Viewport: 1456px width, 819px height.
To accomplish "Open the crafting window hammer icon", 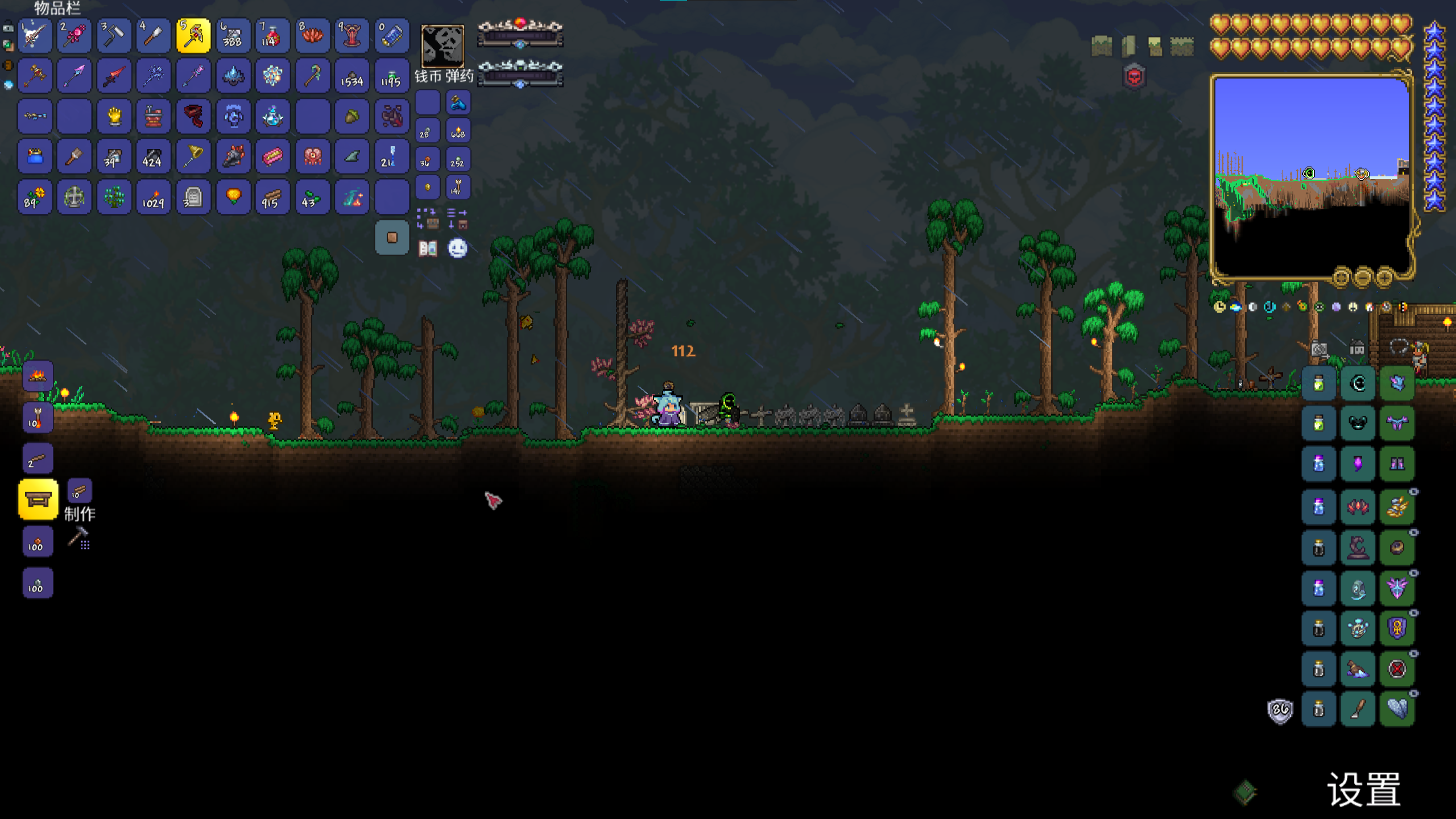I will click(78, 537).
